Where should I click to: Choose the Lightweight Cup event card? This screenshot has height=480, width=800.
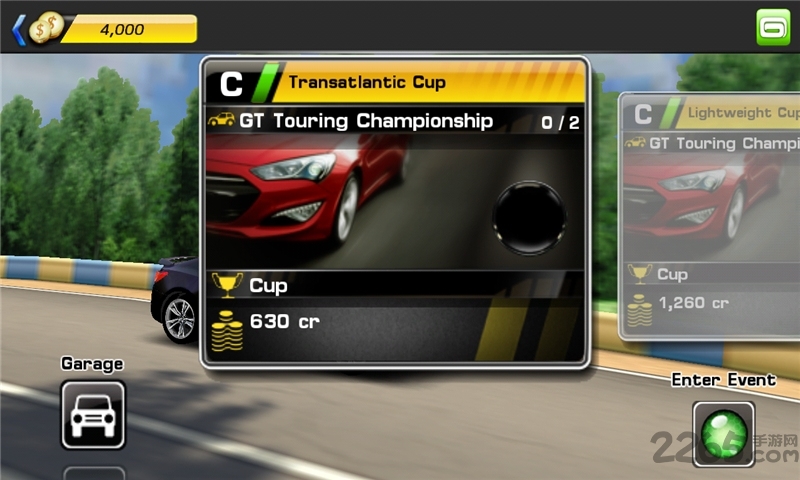click(710, 215)
